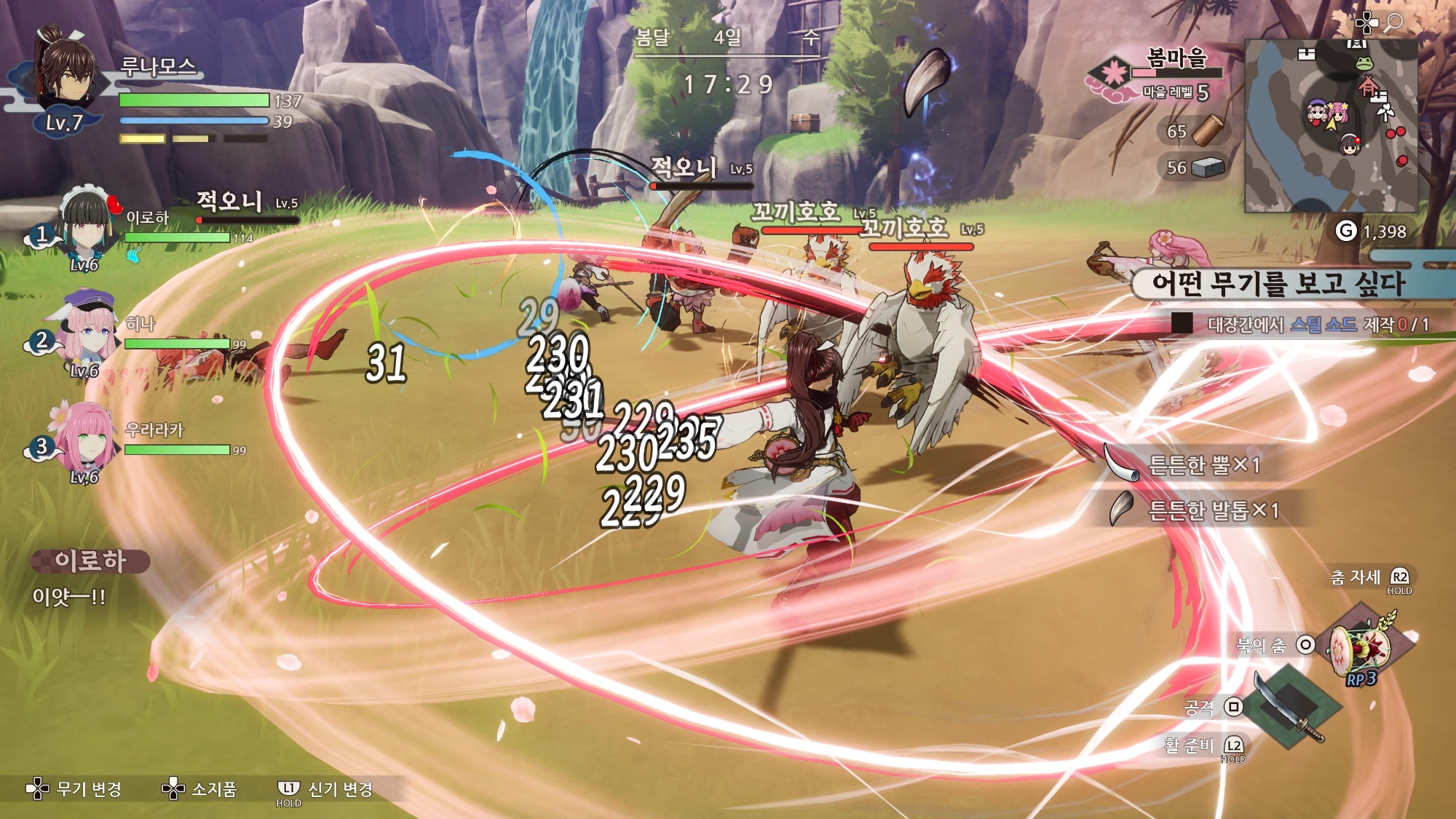The width and height of the screenshot is (1456, 819).
Task: Select the 튼튼한 뿔 loot notification
Action: pyautogui.click(x=1194, y=464)
